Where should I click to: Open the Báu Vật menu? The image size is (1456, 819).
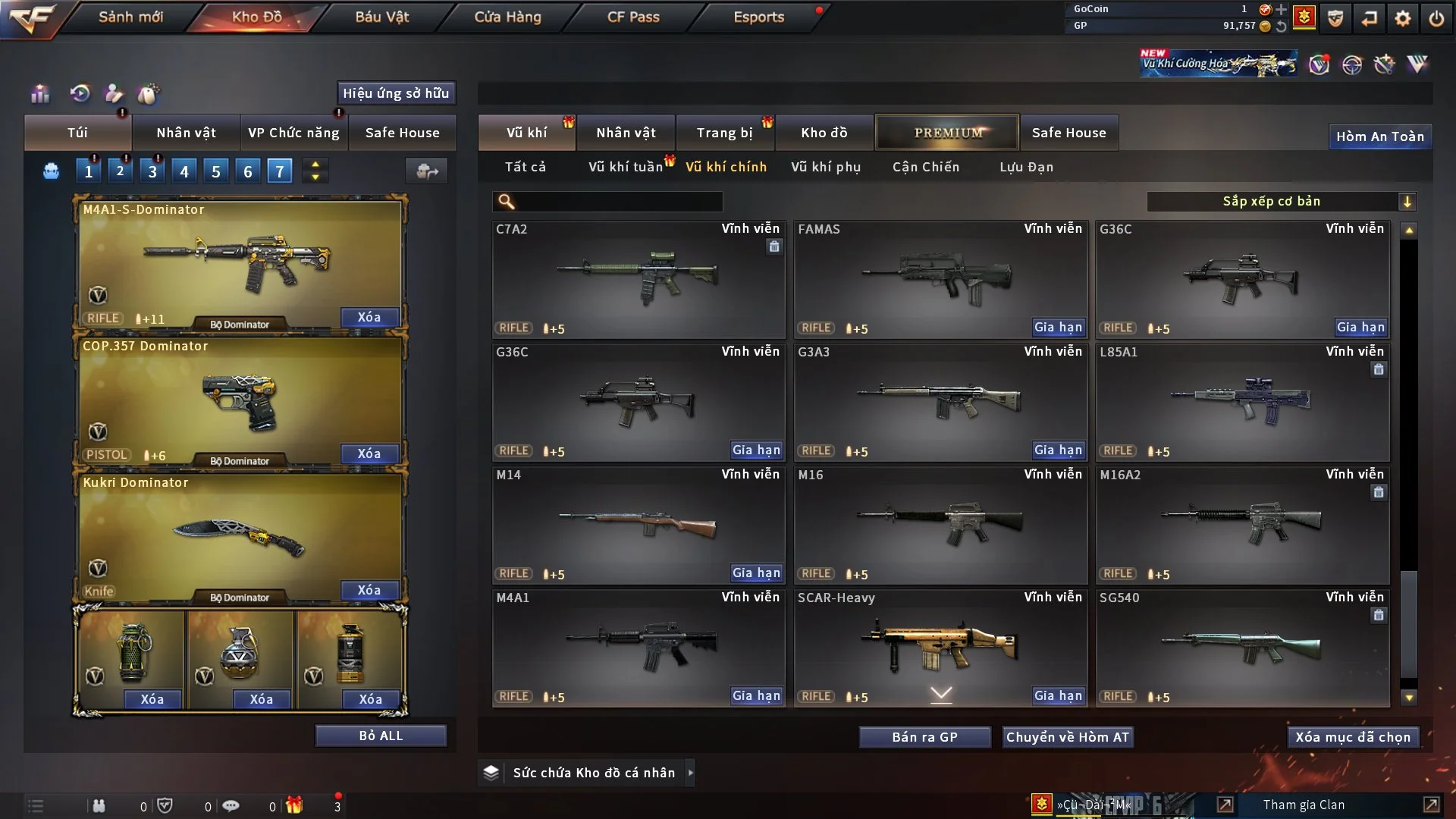tap(381, 17)
